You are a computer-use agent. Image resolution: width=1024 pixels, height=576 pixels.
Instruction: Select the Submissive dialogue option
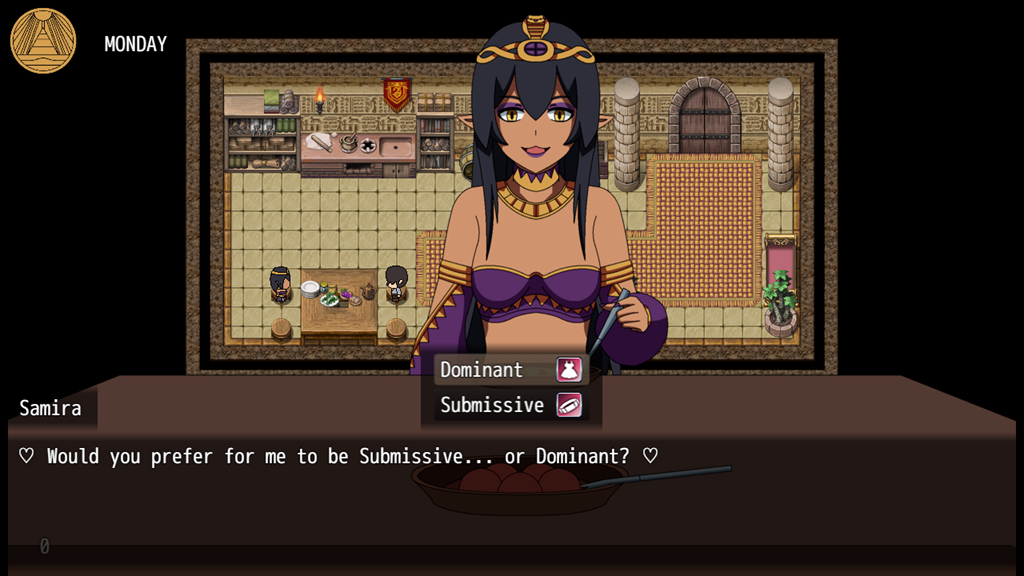(509, 405)
